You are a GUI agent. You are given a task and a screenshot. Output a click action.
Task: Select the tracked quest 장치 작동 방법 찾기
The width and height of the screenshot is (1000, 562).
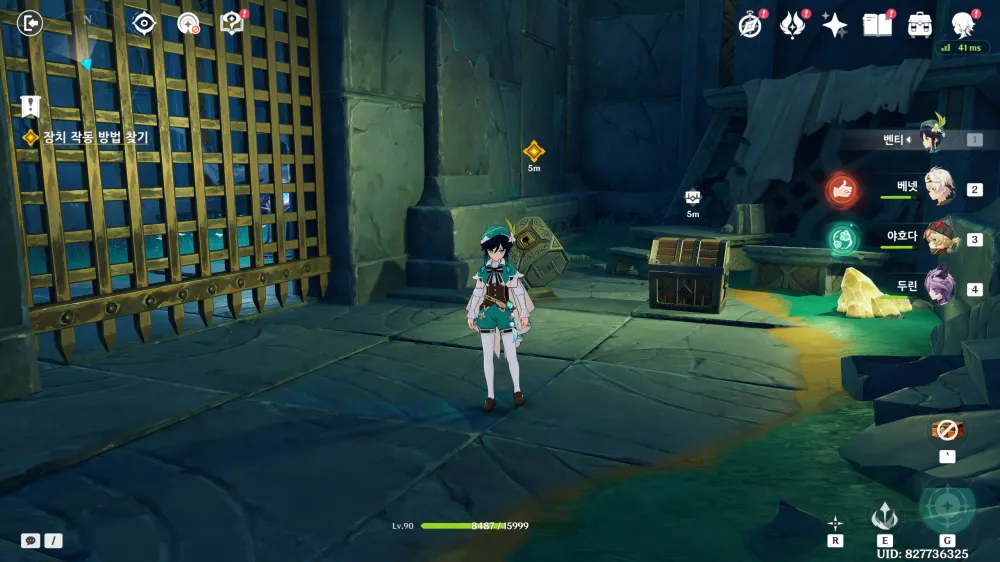(95, 138)
